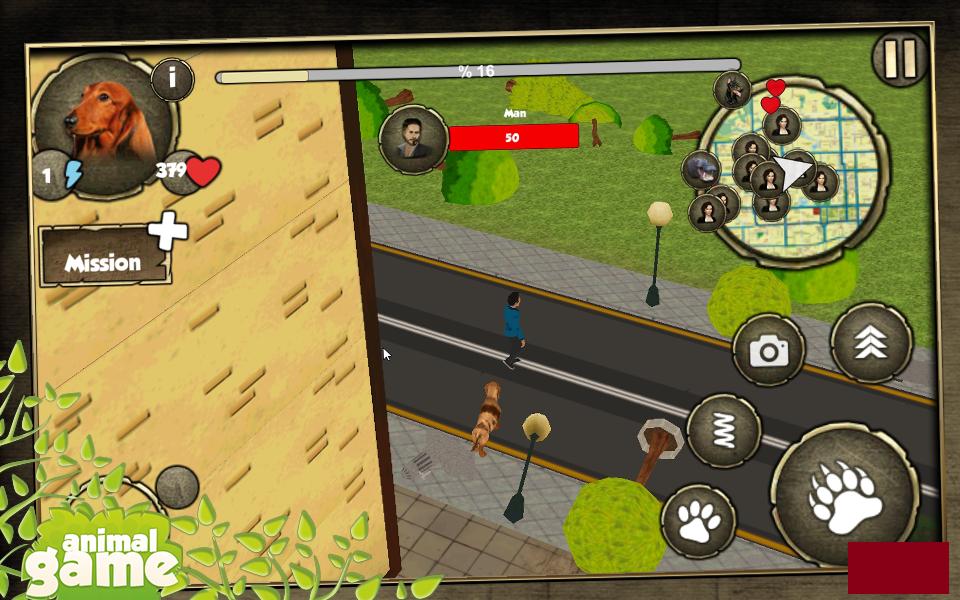Screen dimensions: 960x600
Task: Tap the camera button
Action: click(x=768, y=351)
